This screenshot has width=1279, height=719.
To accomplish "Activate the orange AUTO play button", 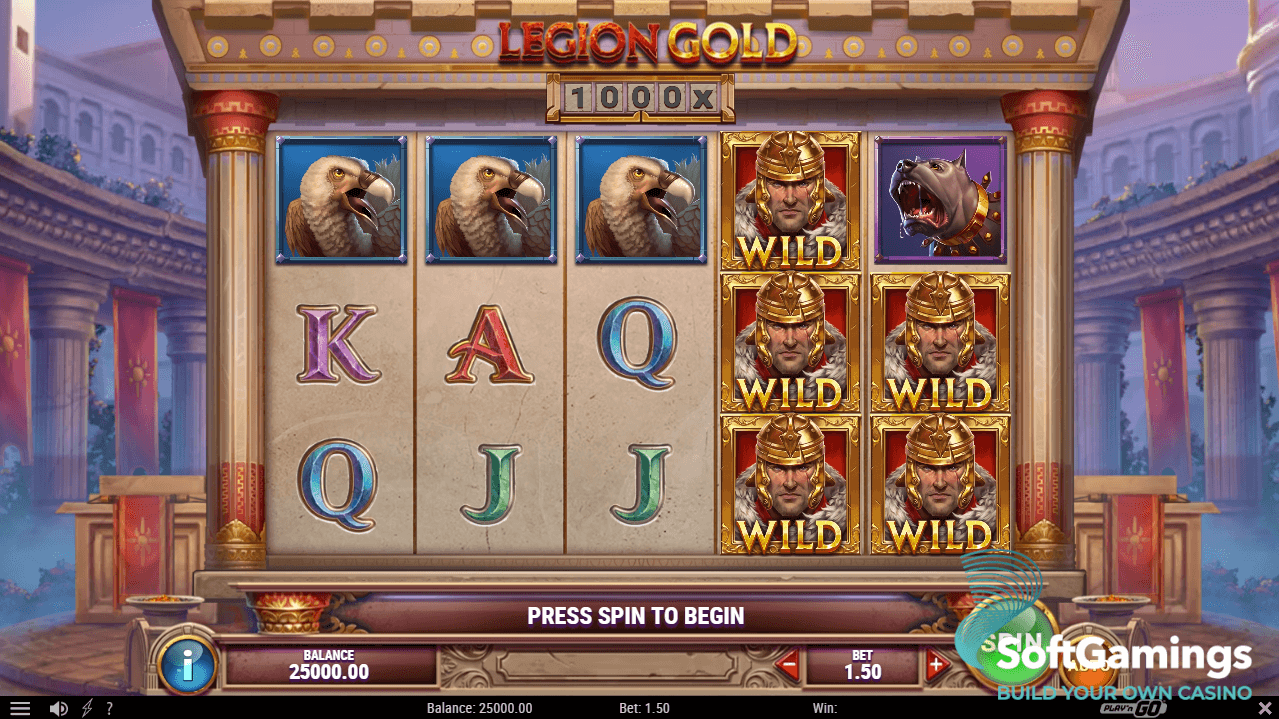I will tap(1089, 662).
